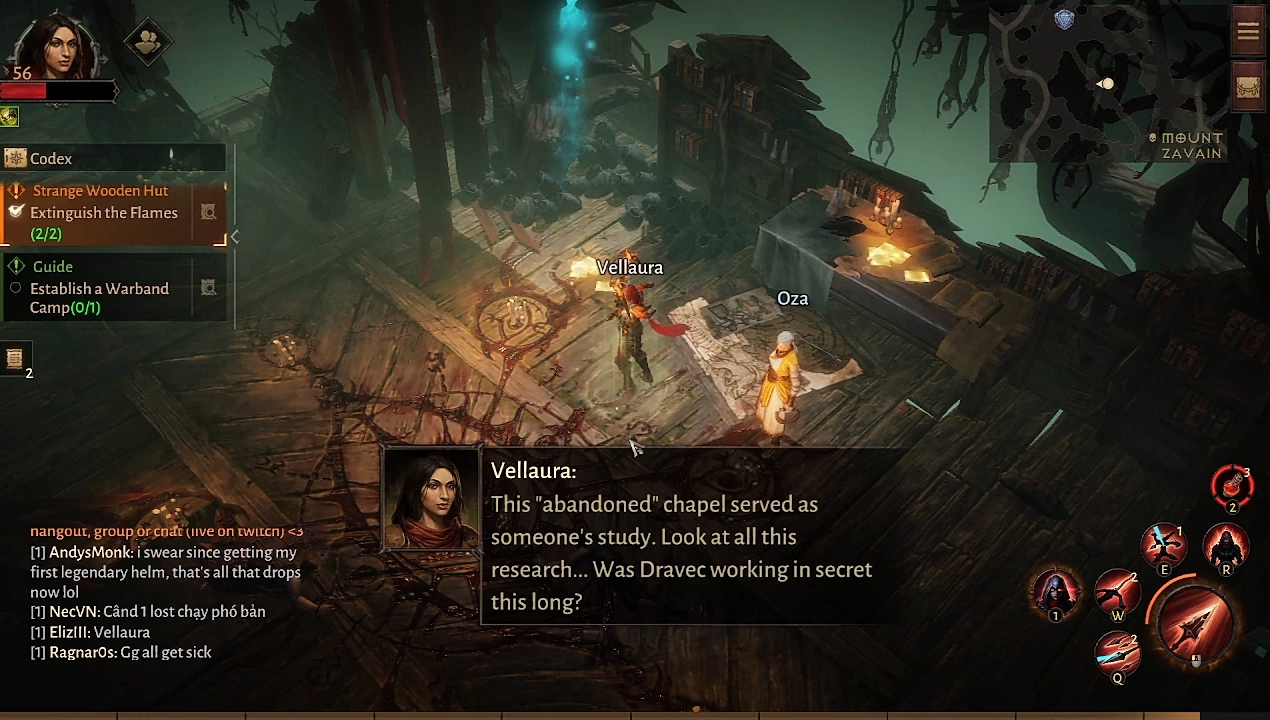
Task: Use the health potion
Action: [x=1232, y=487]
